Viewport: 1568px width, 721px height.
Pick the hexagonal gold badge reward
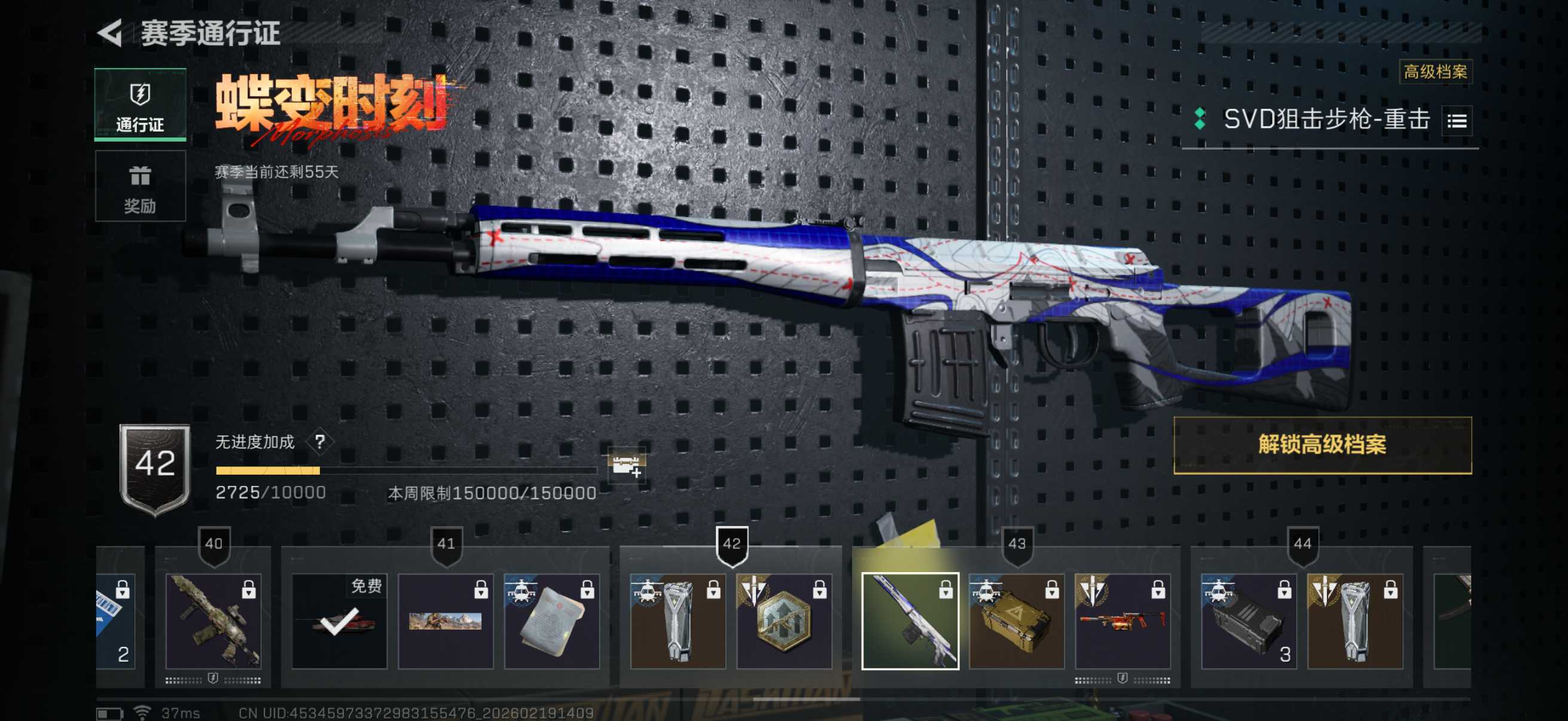click(784, 621)
